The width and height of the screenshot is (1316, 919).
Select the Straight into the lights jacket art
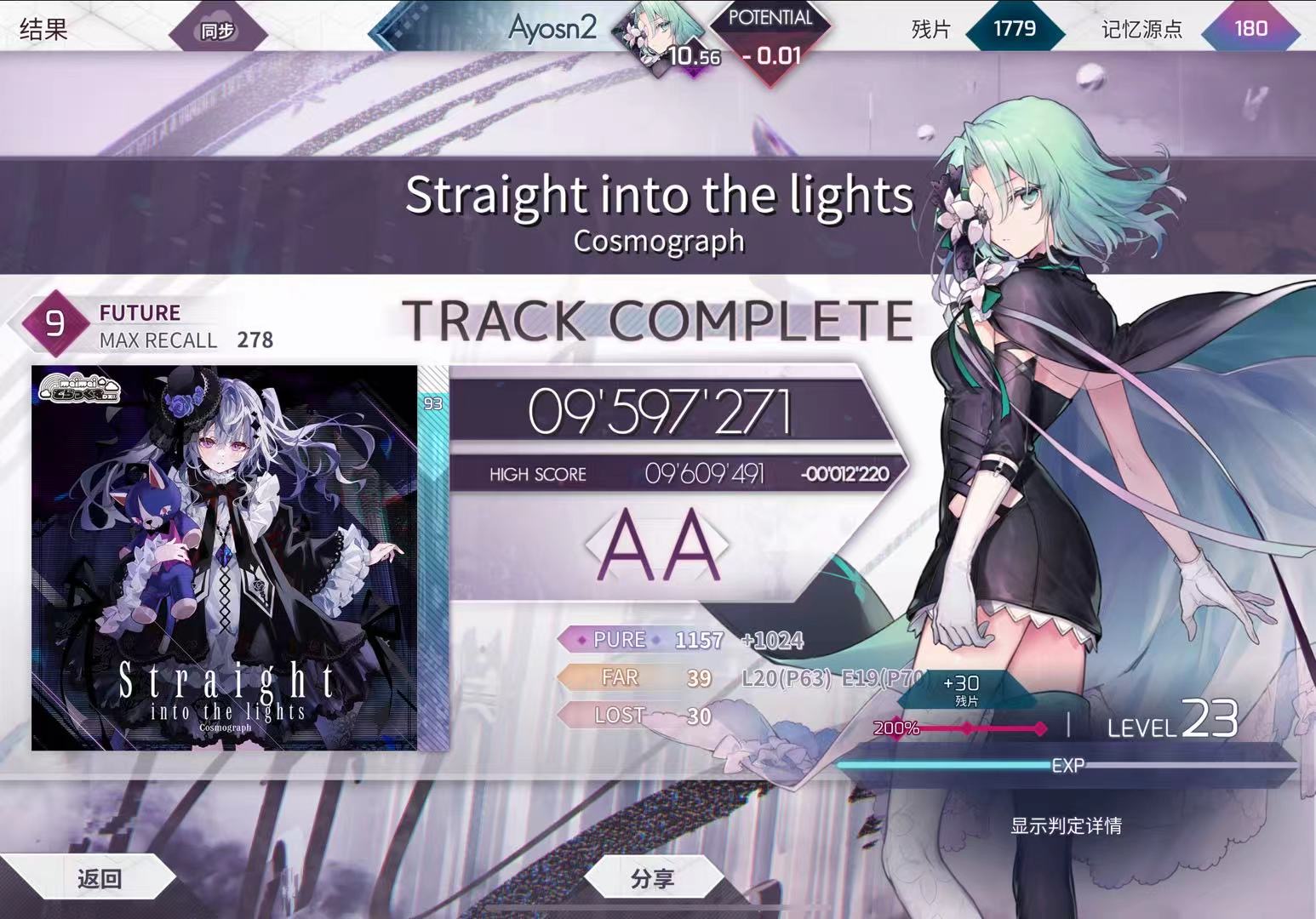[x=225, y=558]
